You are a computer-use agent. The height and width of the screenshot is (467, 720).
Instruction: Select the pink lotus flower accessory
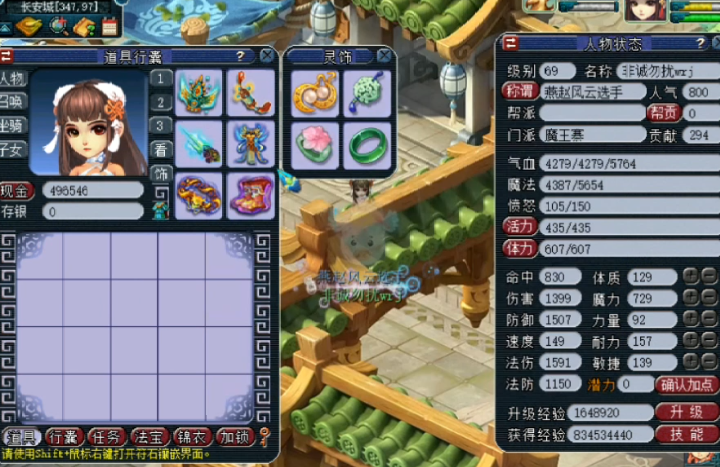tap(315, 146)
